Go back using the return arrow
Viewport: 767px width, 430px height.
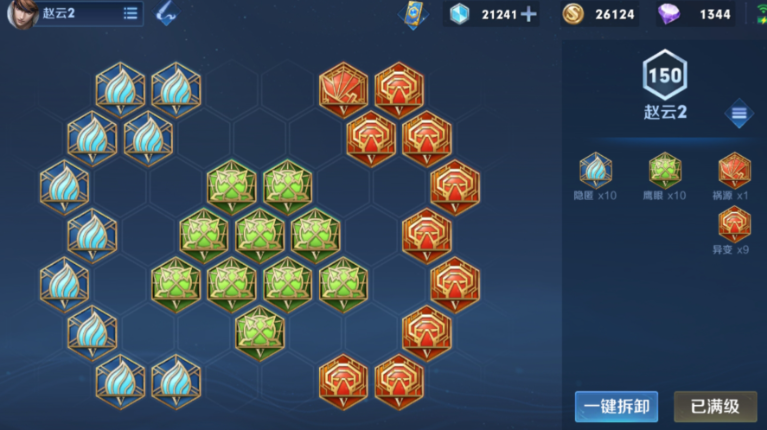(166, 13)
